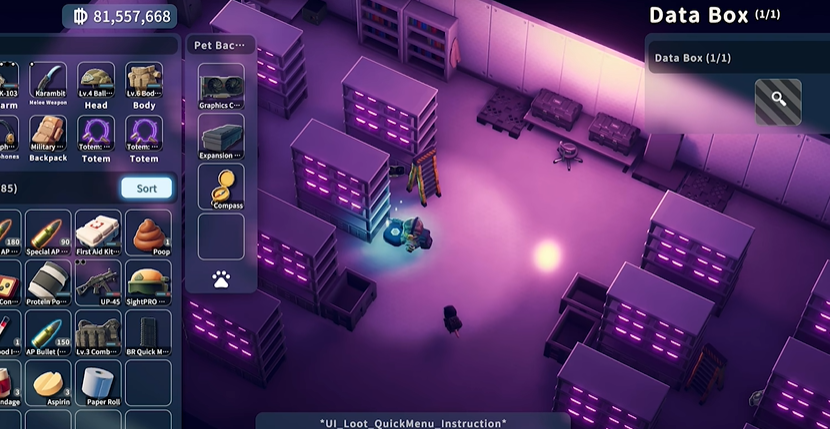
Task: Open the Military Backpack slot
Action: (48, 137)
